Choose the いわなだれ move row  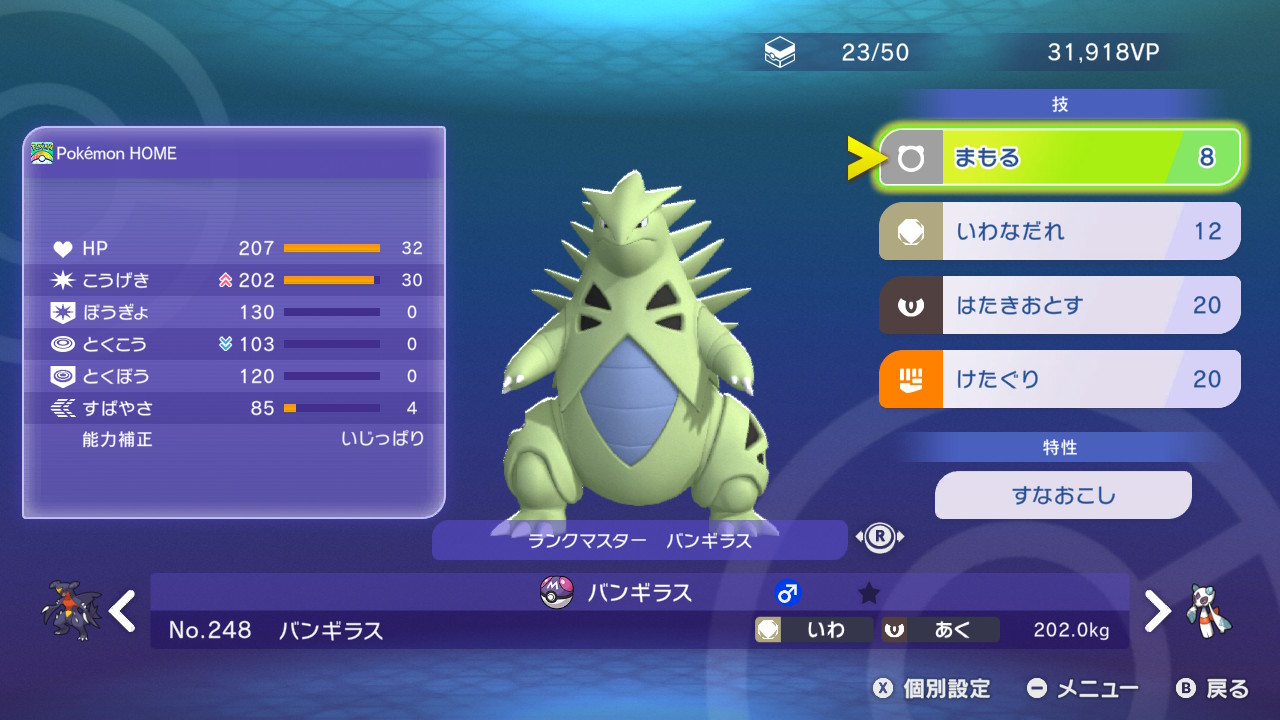point(1058,232)
